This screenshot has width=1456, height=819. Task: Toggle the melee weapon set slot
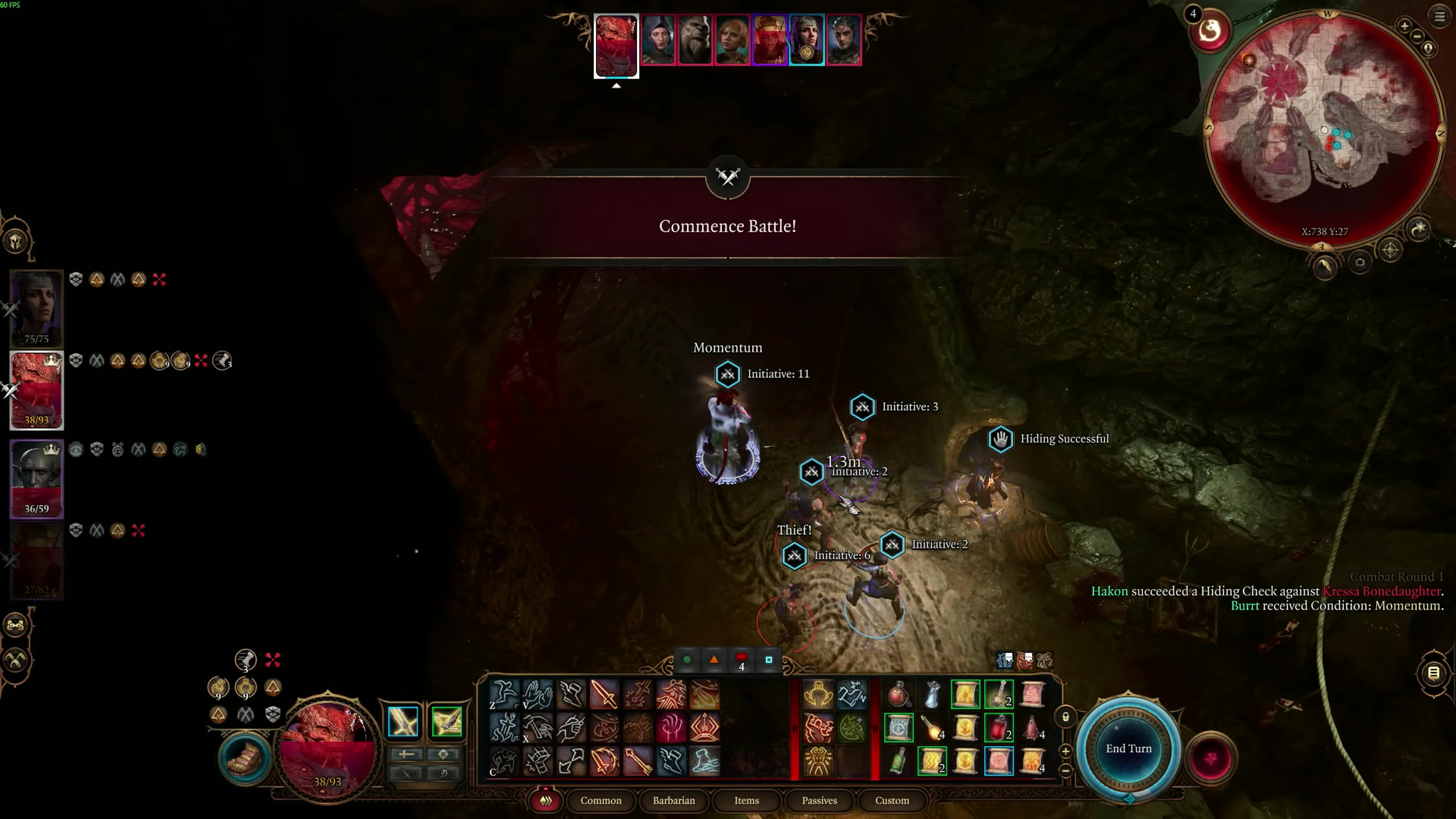(403, 721)
